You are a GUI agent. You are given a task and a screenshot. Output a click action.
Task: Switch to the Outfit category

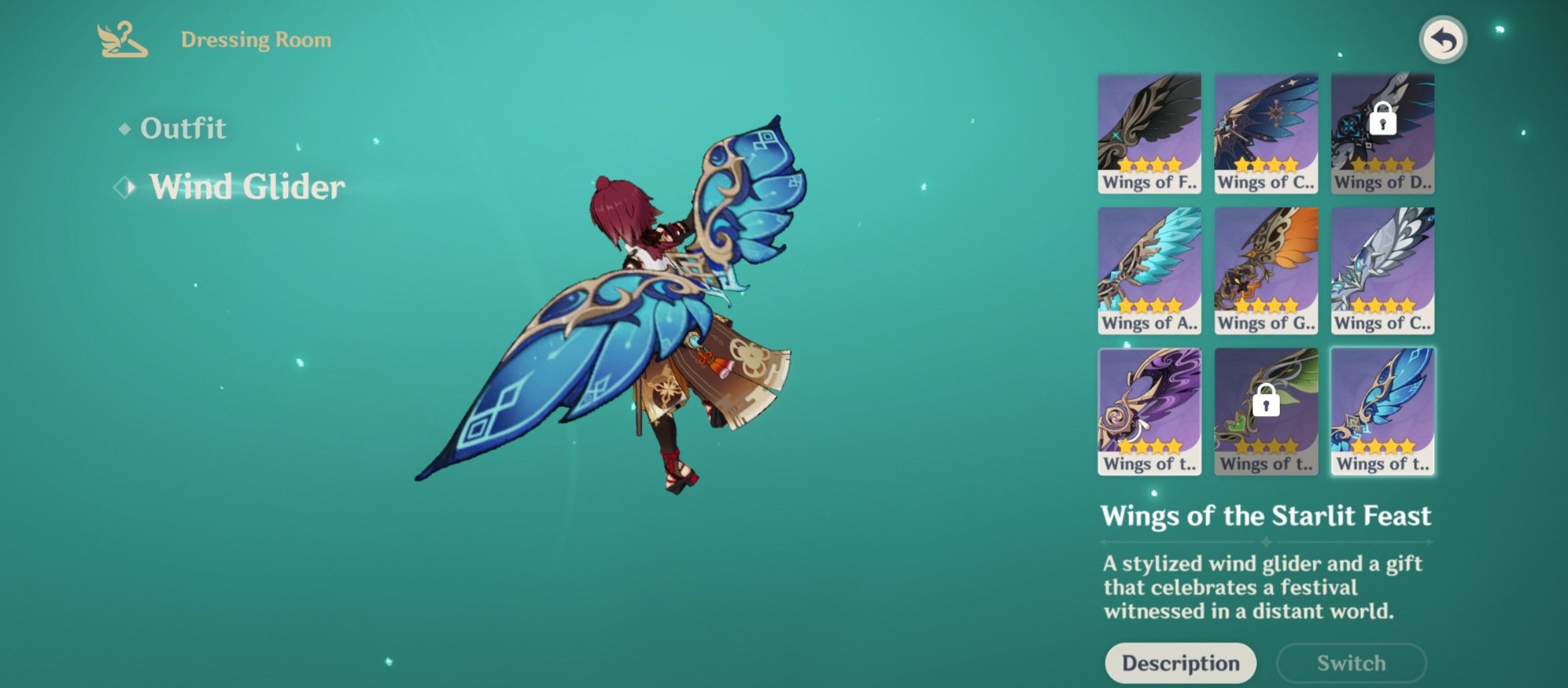tap(182, 128)
